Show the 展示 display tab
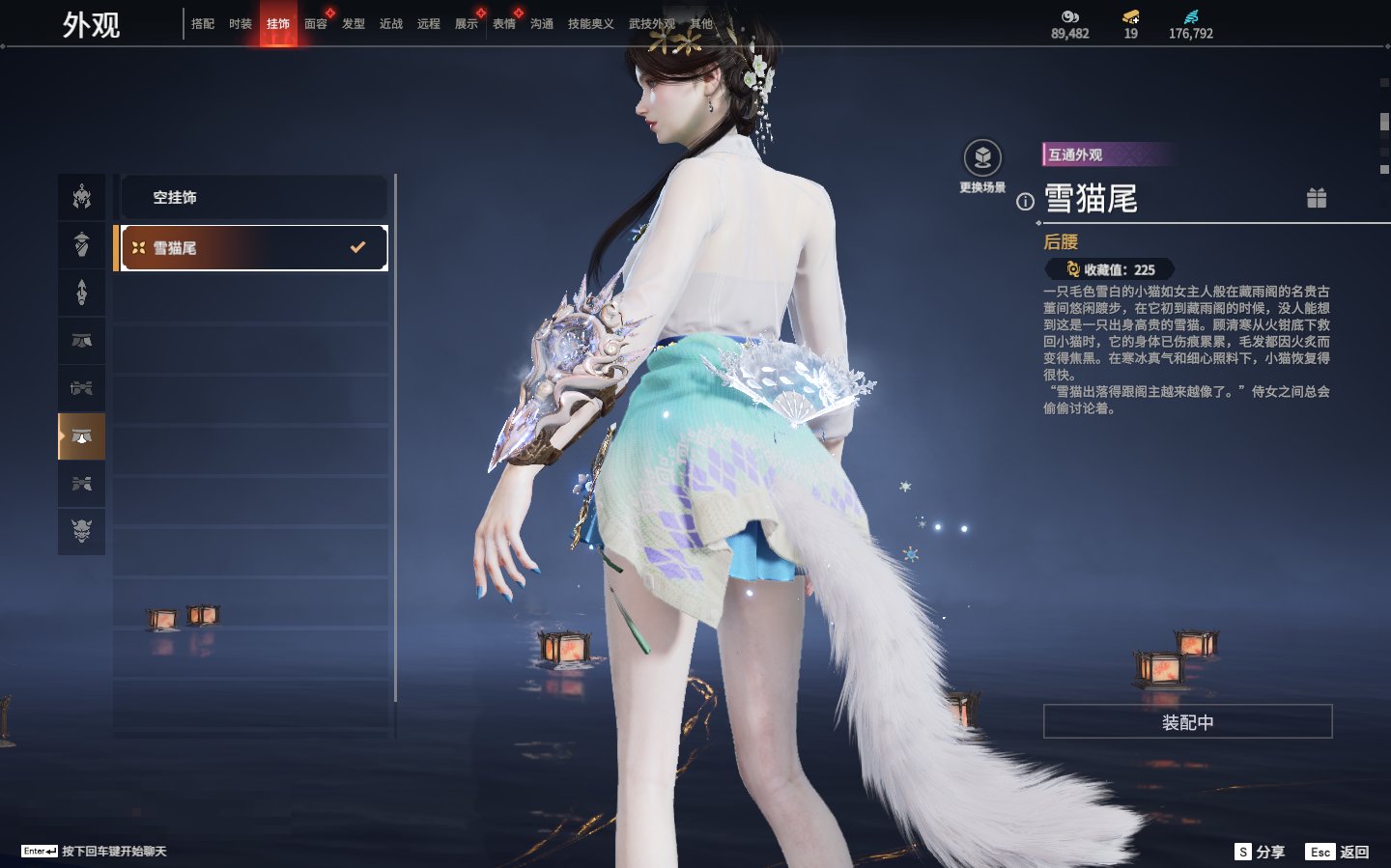 (x=467, y=24)
